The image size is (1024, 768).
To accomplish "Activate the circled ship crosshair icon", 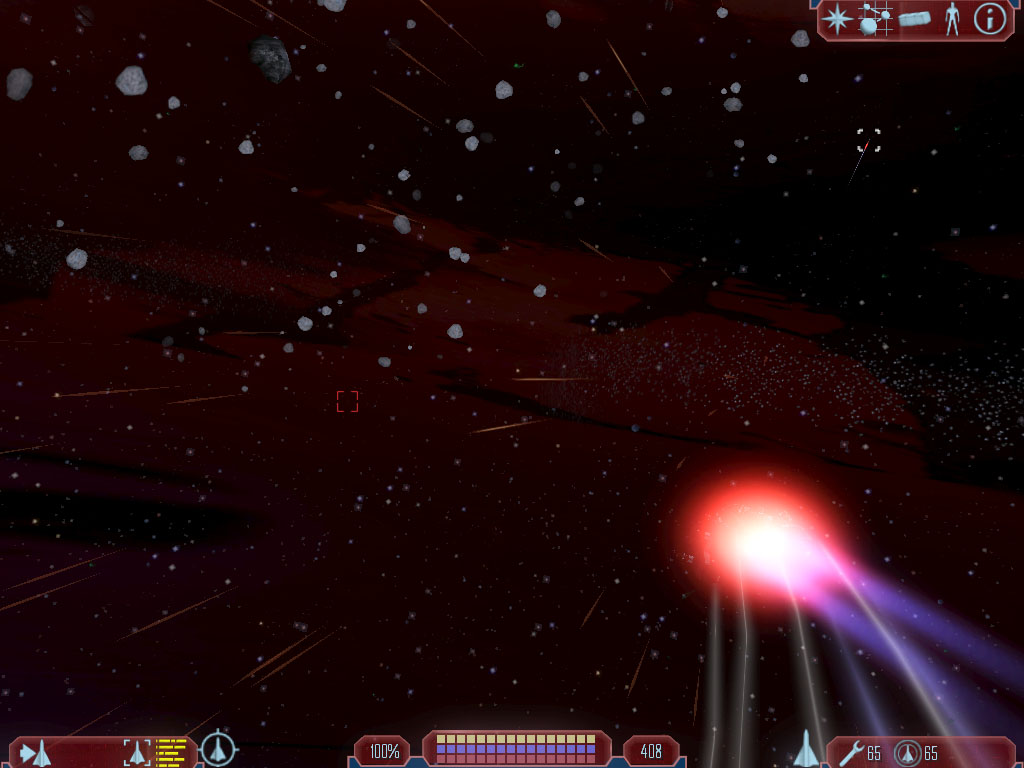I will [218, 749].
